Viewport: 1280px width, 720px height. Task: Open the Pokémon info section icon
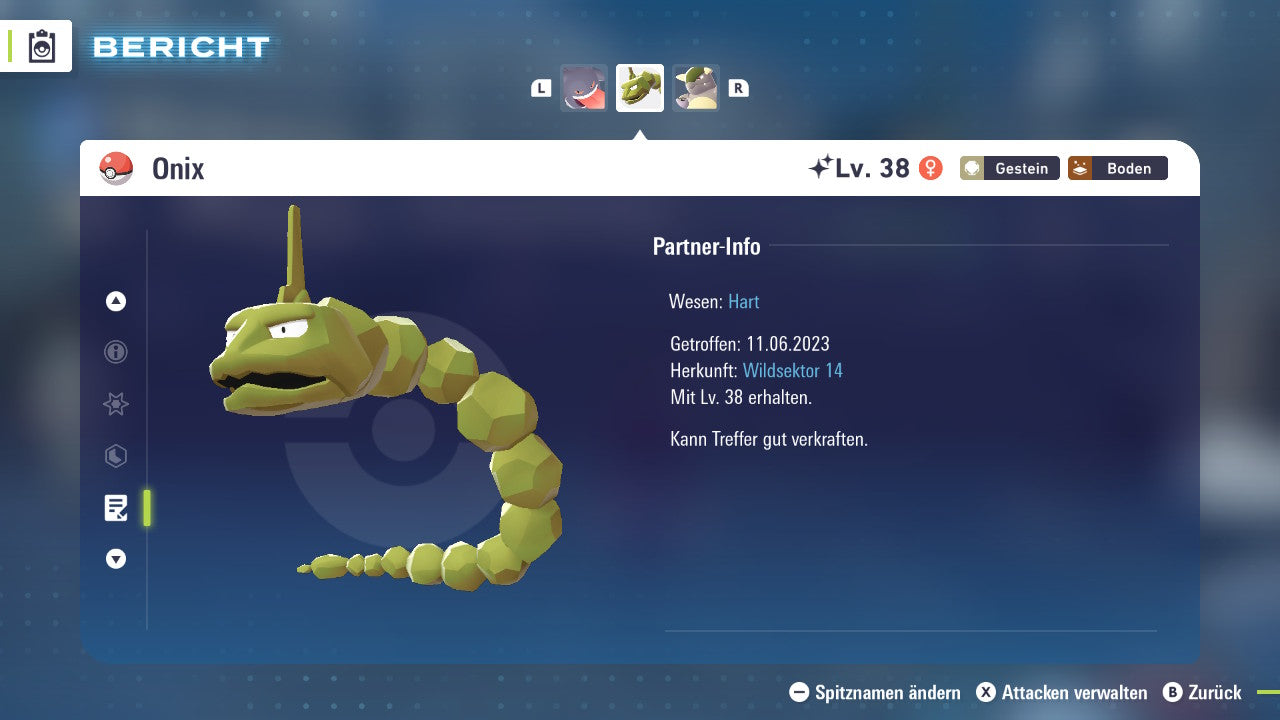coord(115,352)
